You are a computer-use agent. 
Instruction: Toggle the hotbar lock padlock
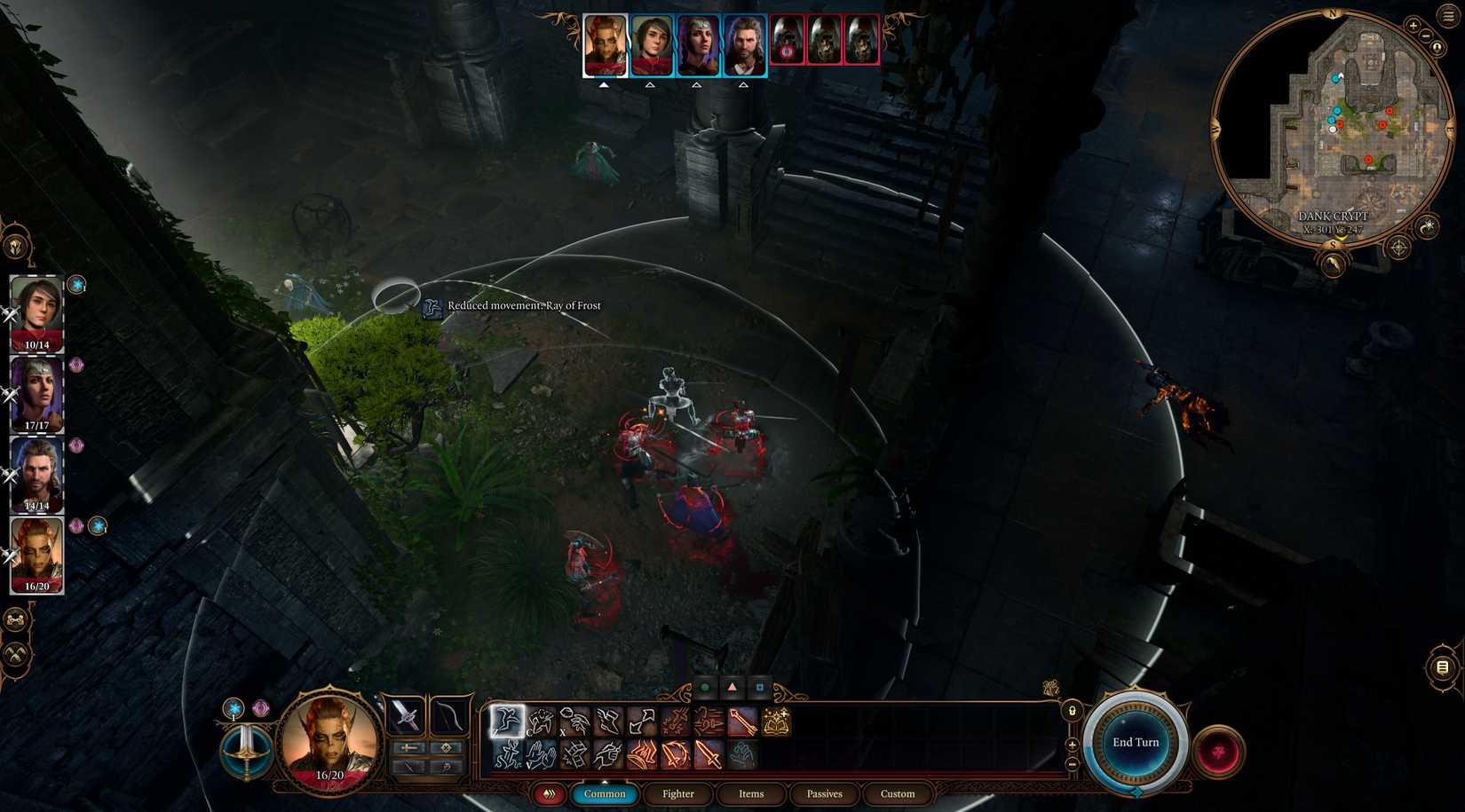coord(1072,711)
